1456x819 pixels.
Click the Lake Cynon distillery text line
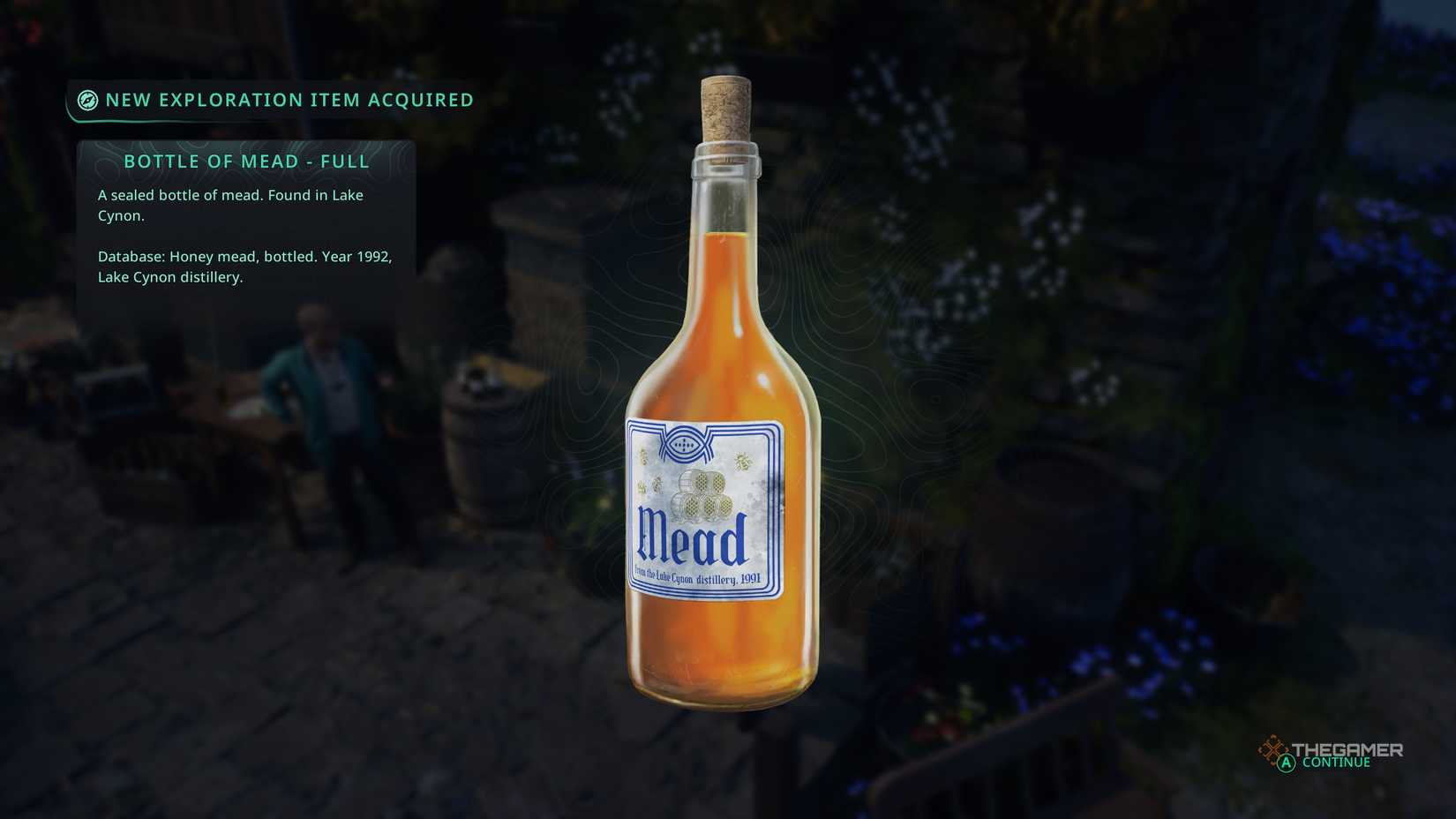pos(170,276)
